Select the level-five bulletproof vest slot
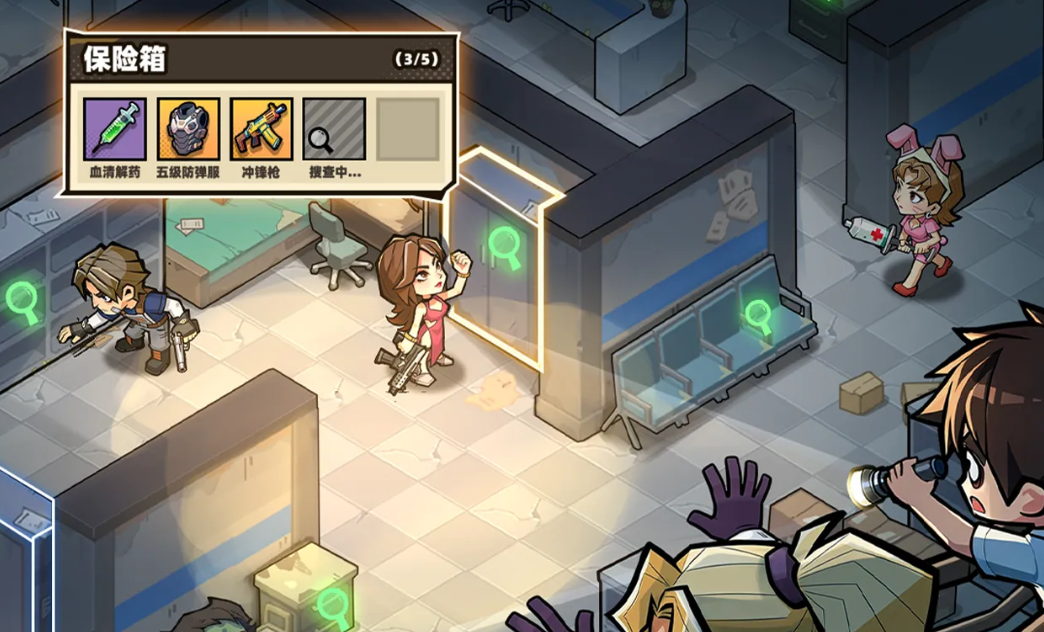This screenshot has height=632, width=1044. pyautogui.click(x=188, y=129)
